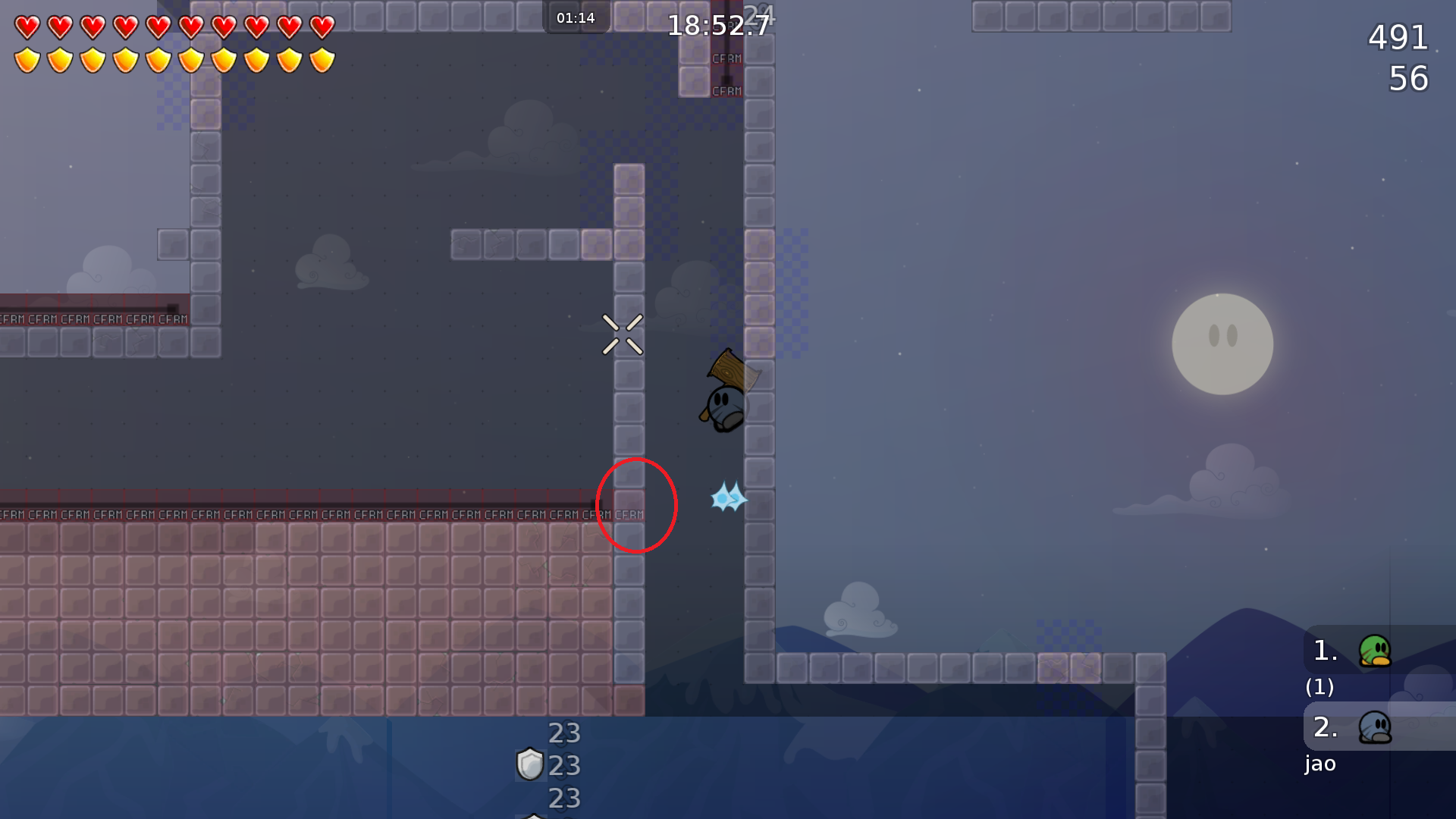Viewport: 1456px width, 819px height.
Task: Click the white shield pickup icon
Action: tap(529, 765)
